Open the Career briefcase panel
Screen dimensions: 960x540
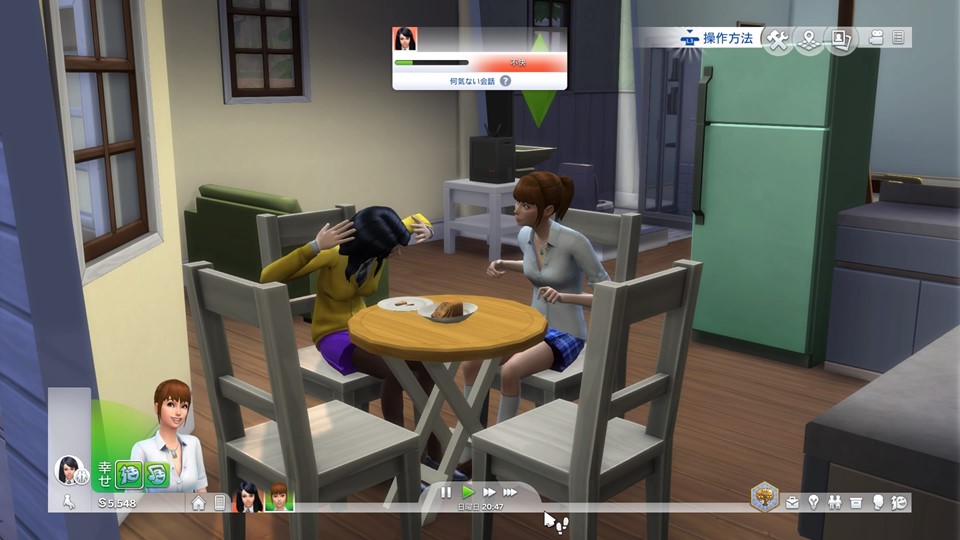793,502
